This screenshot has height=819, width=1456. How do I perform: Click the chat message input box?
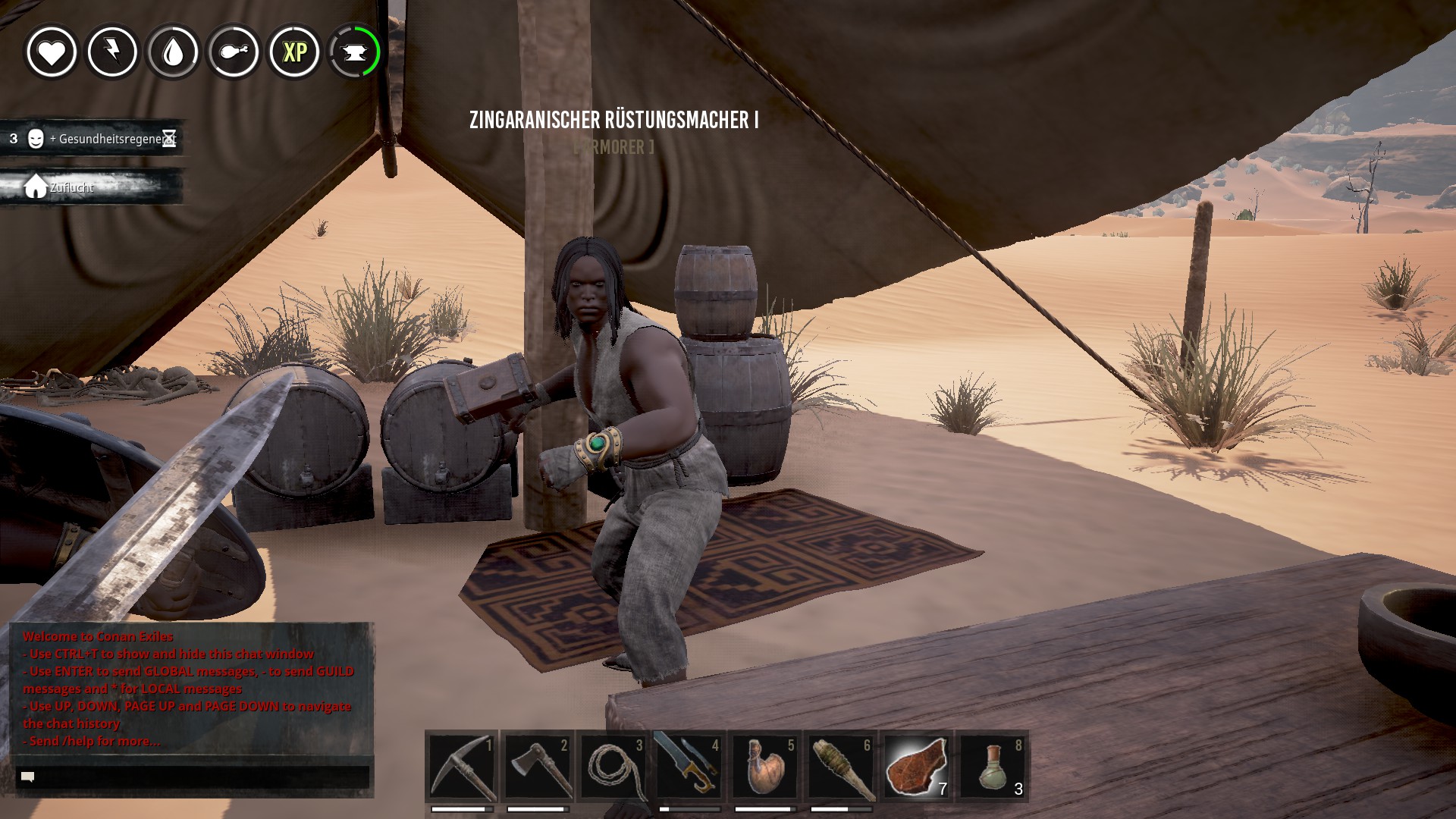tap(193, 777)
